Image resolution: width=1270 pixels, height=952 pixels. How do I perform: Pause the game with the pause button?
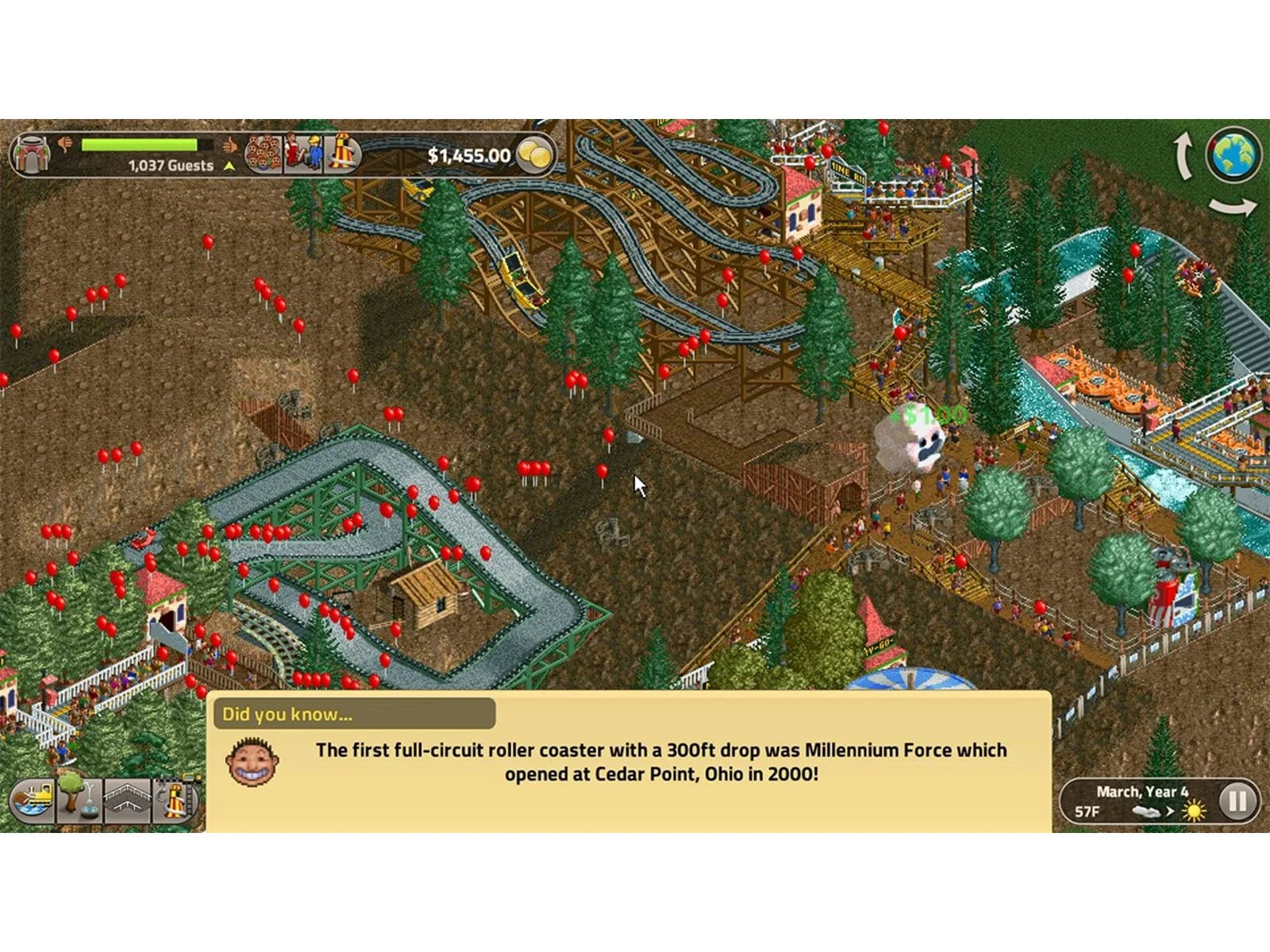pyautogui.click(x=1237, y=800)
